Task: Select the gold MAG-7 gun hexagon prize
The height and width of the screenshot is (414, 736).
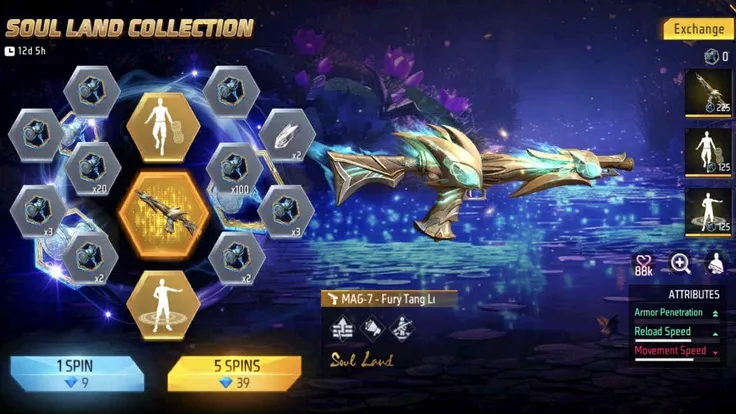Action: tap(163, 211)
